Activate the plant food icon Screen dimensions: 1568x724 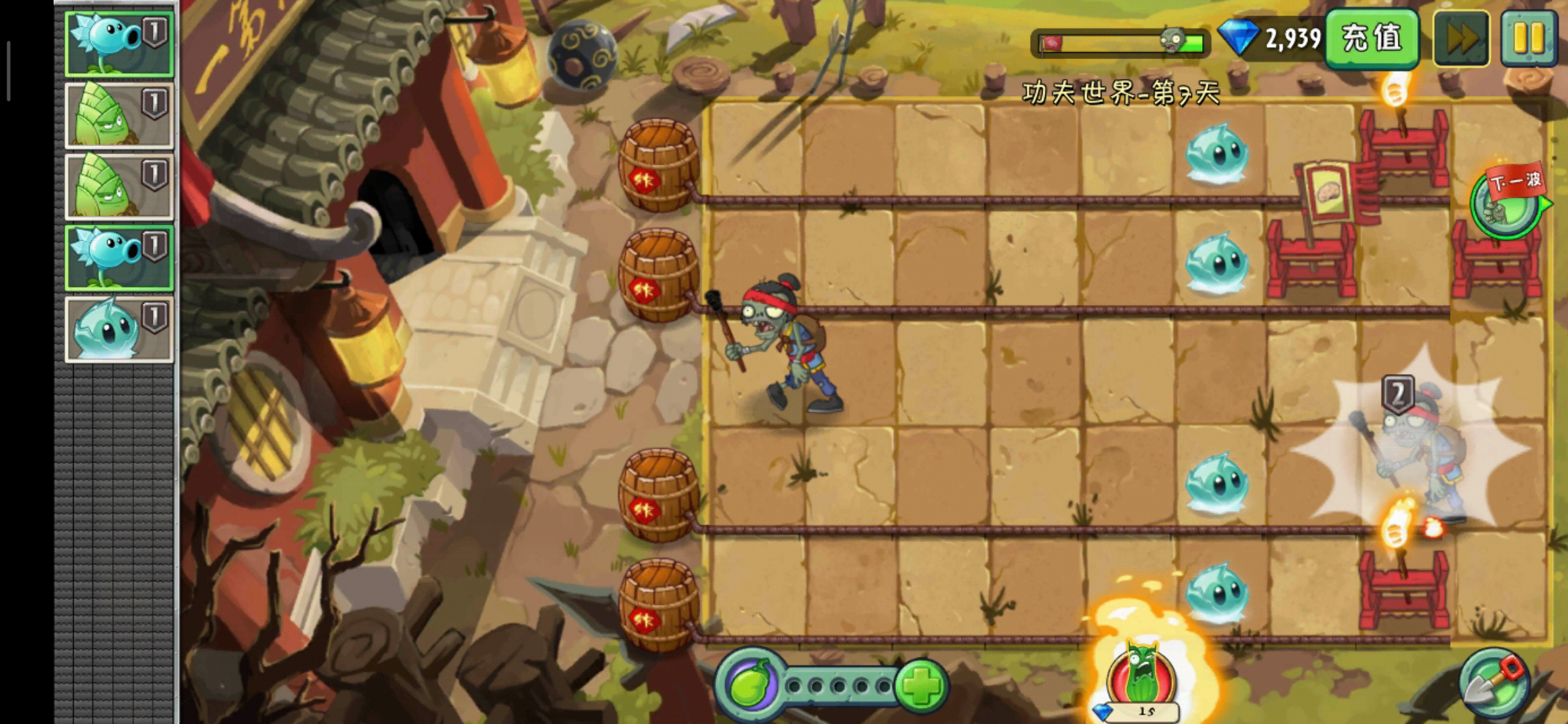coord(750,686)
